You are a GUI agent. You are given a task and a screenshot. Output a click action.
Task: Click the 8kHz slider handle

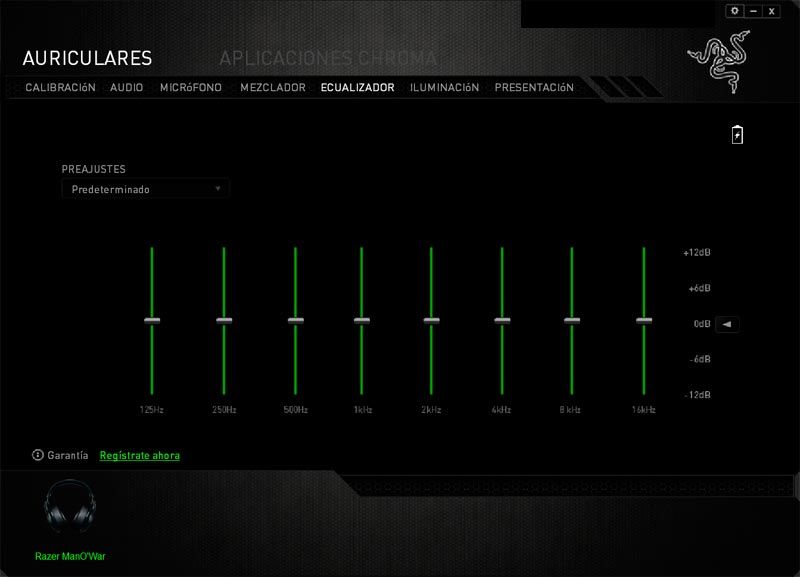tap(571, 320)
